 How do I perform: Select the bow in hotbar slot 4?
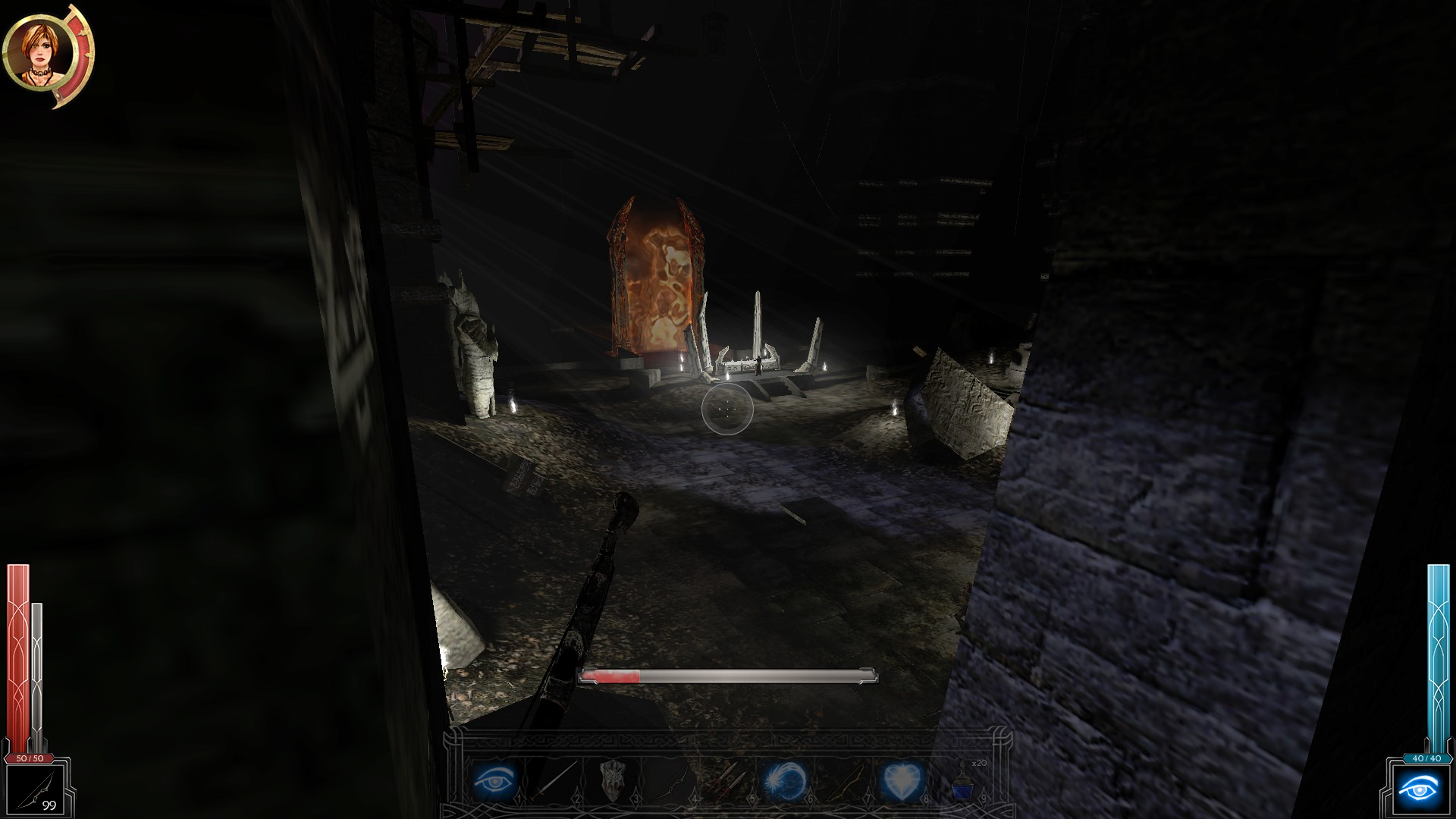click(x=670, y=780)
